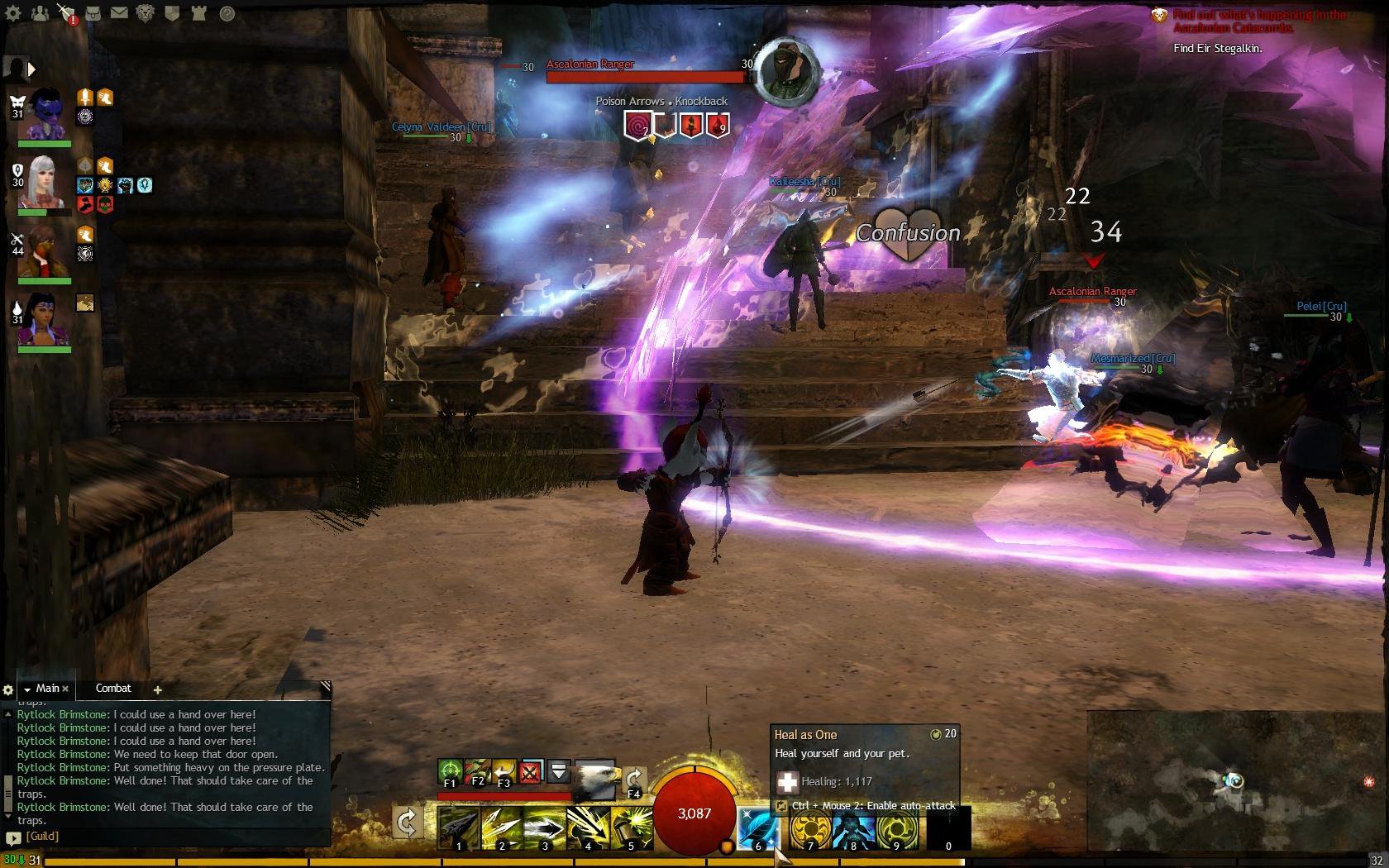Open the mail envelope icon
The height and width of the screenshot is (868, 1389).
click(x=119, y=12)
